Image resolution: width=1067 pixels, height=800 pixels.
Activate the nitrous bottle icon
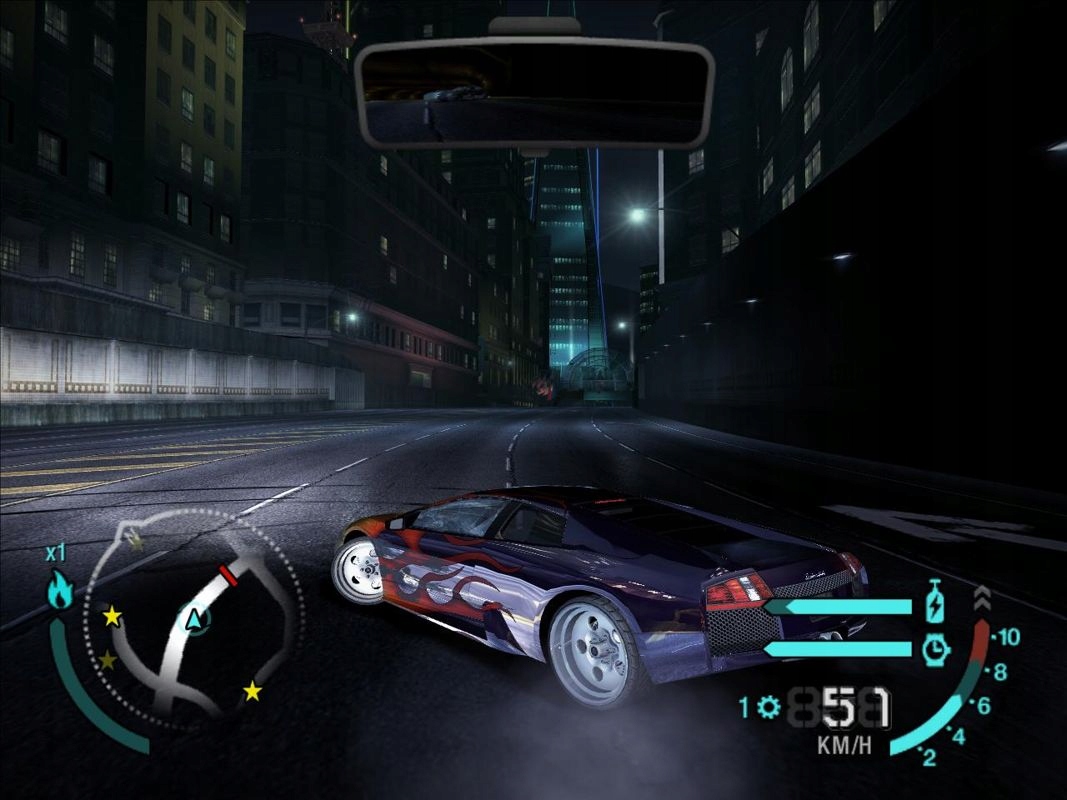(935, 603)
